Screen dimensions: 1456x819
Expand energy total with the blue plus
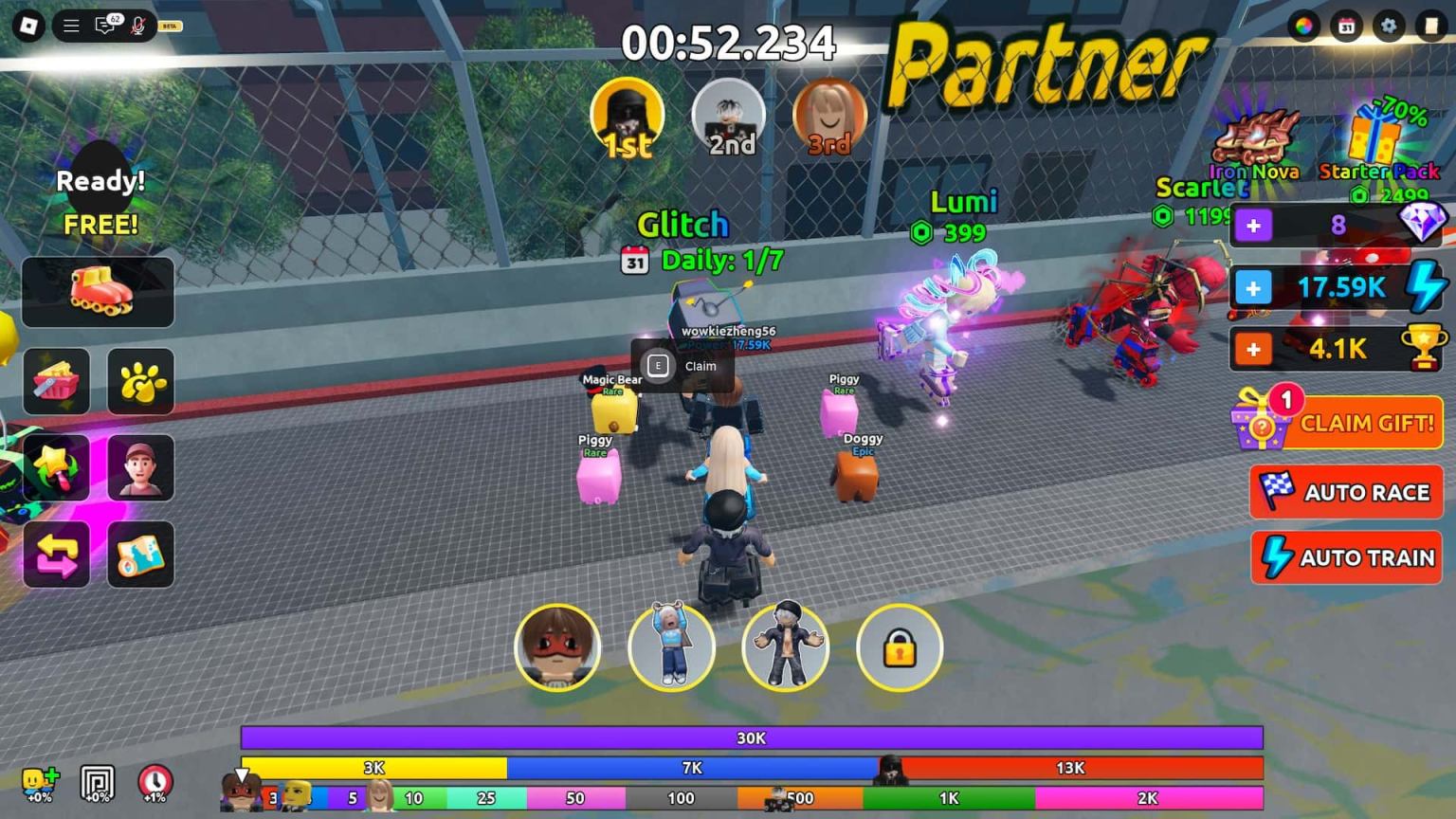point(1254,287)
